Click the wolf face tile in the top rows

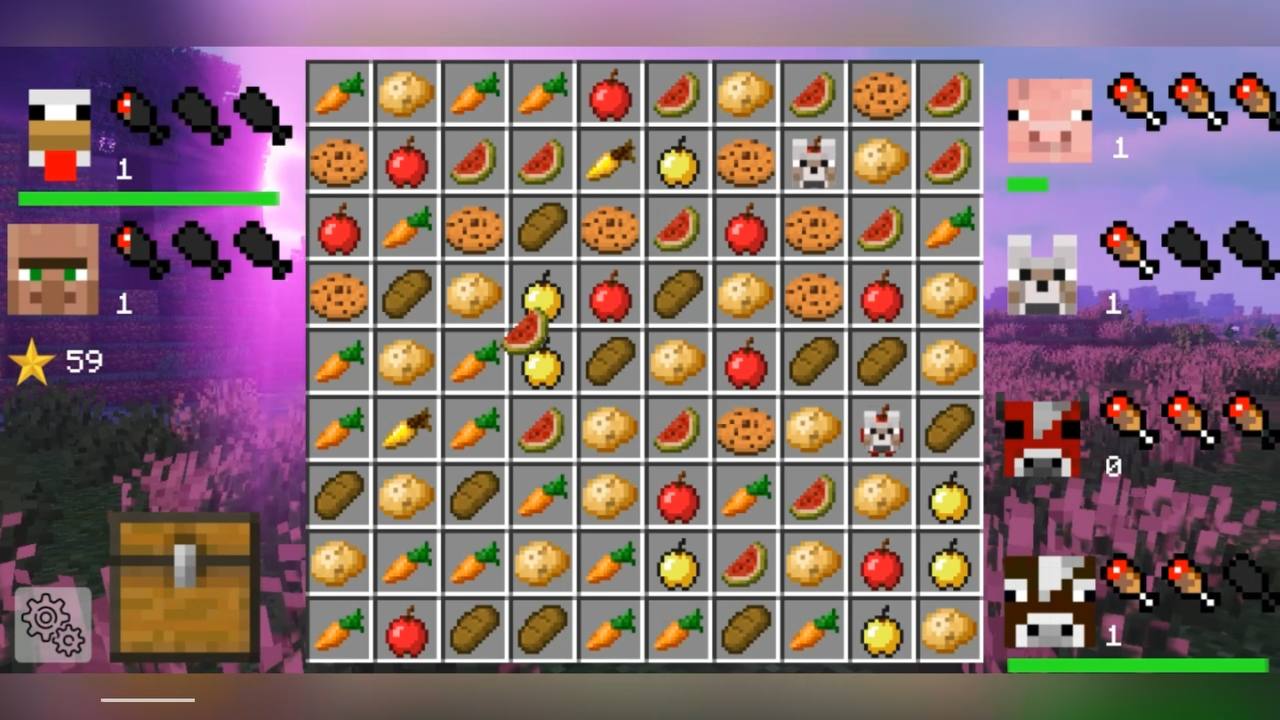tap(813, 162)
